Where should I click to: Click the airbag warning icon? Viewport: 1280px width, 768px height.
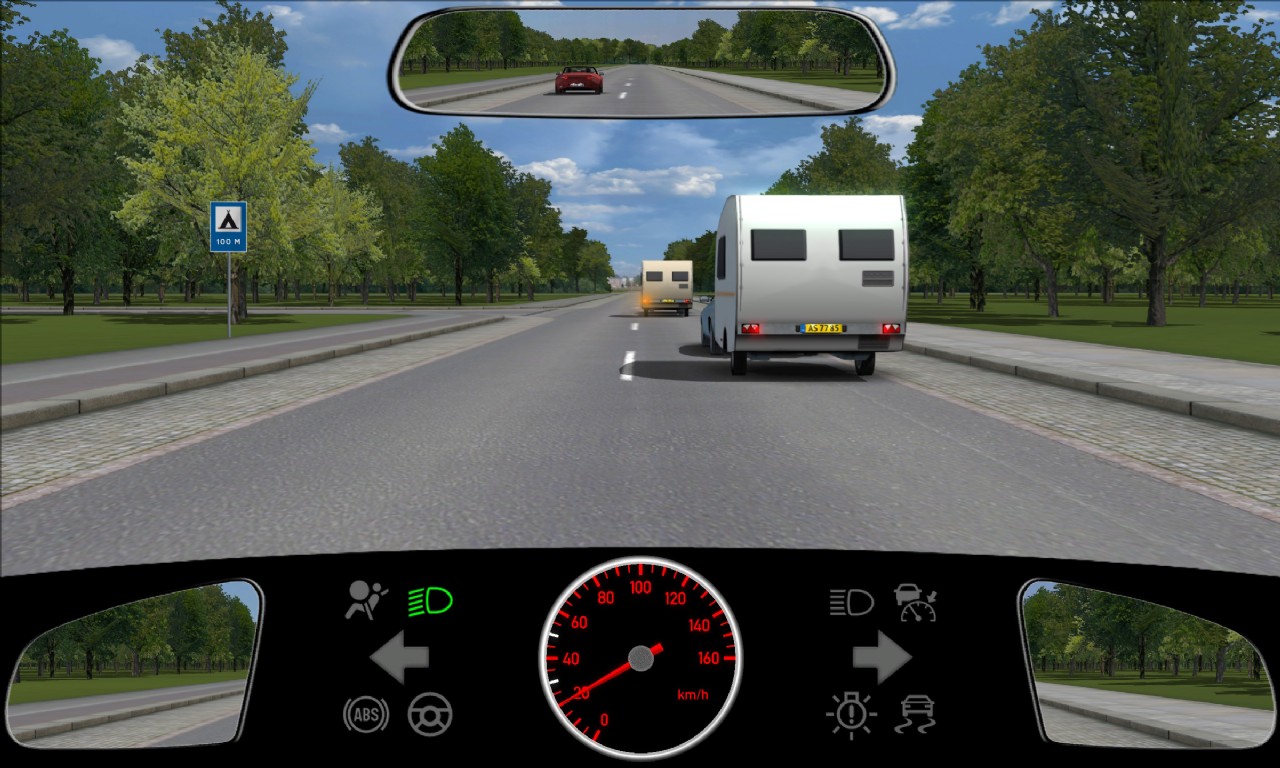(366, 600)
